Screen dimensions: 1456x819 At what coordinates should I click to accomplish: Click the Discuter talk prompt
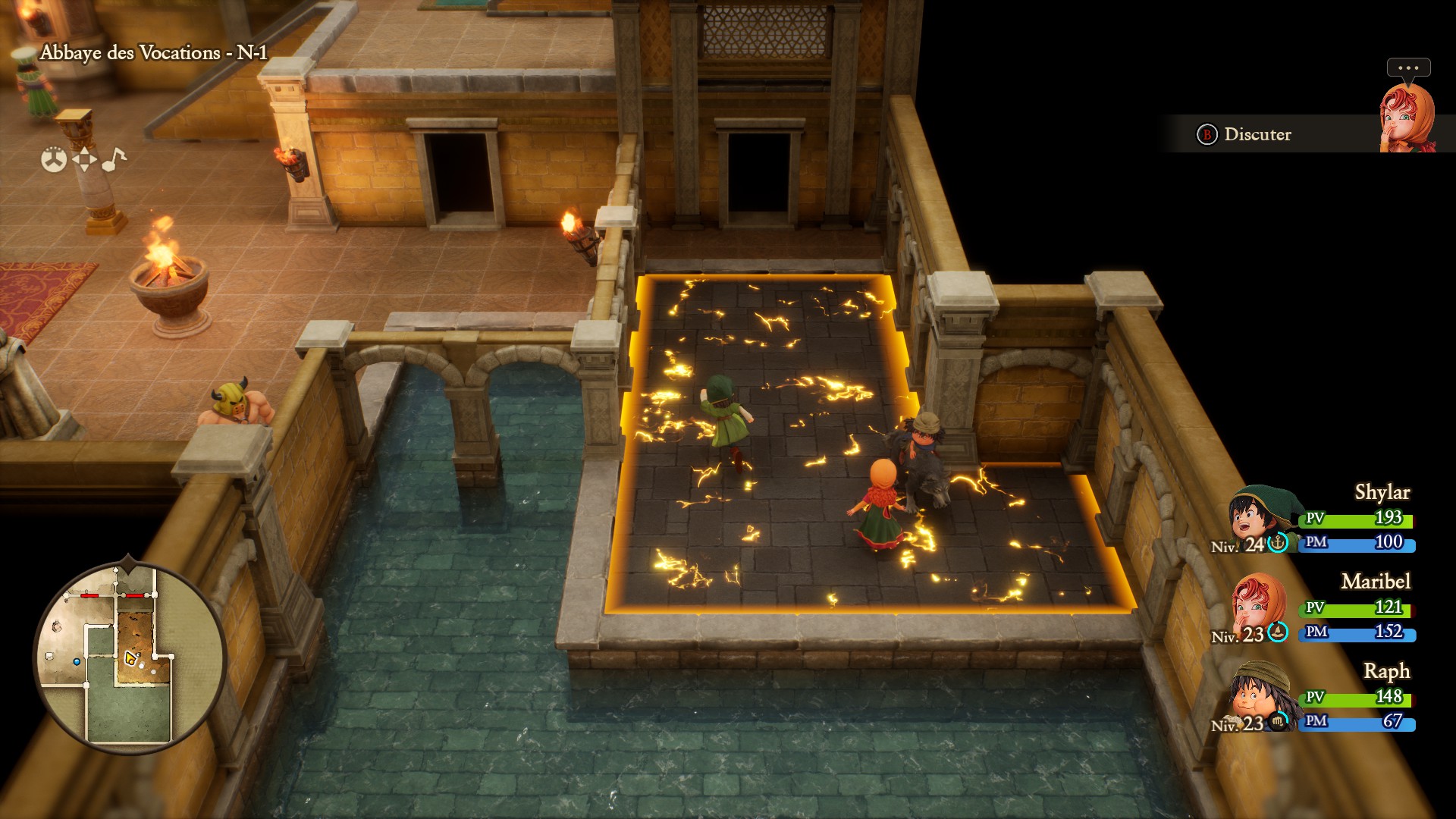pyautogui.click(x=1245, y=134)
